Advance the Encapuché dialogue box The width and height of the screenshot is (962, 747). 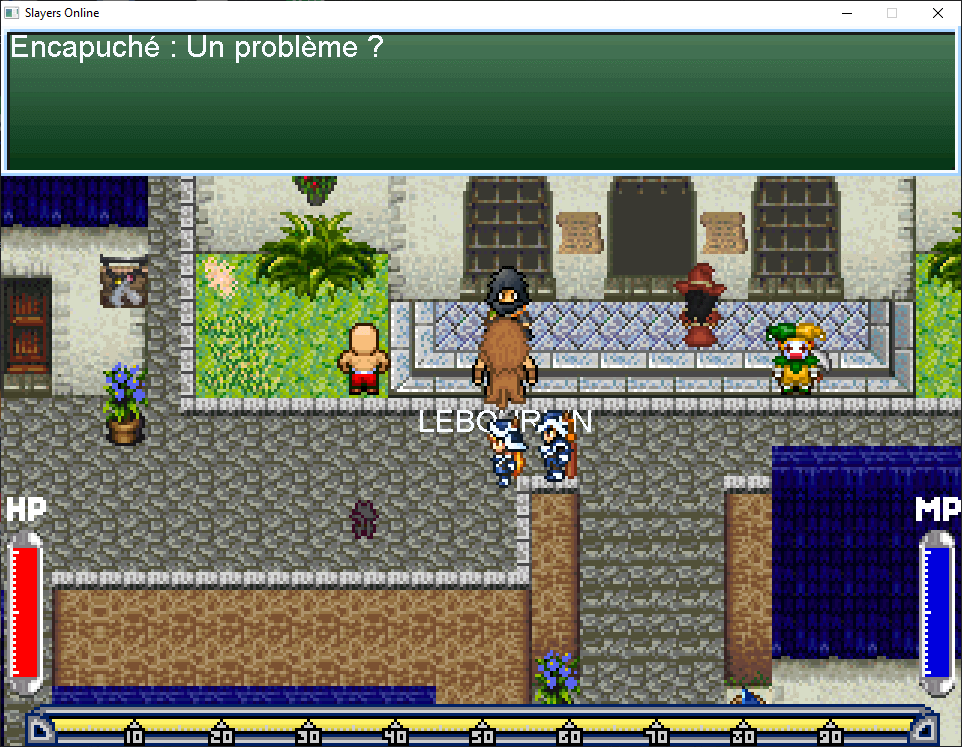[480, 102]
